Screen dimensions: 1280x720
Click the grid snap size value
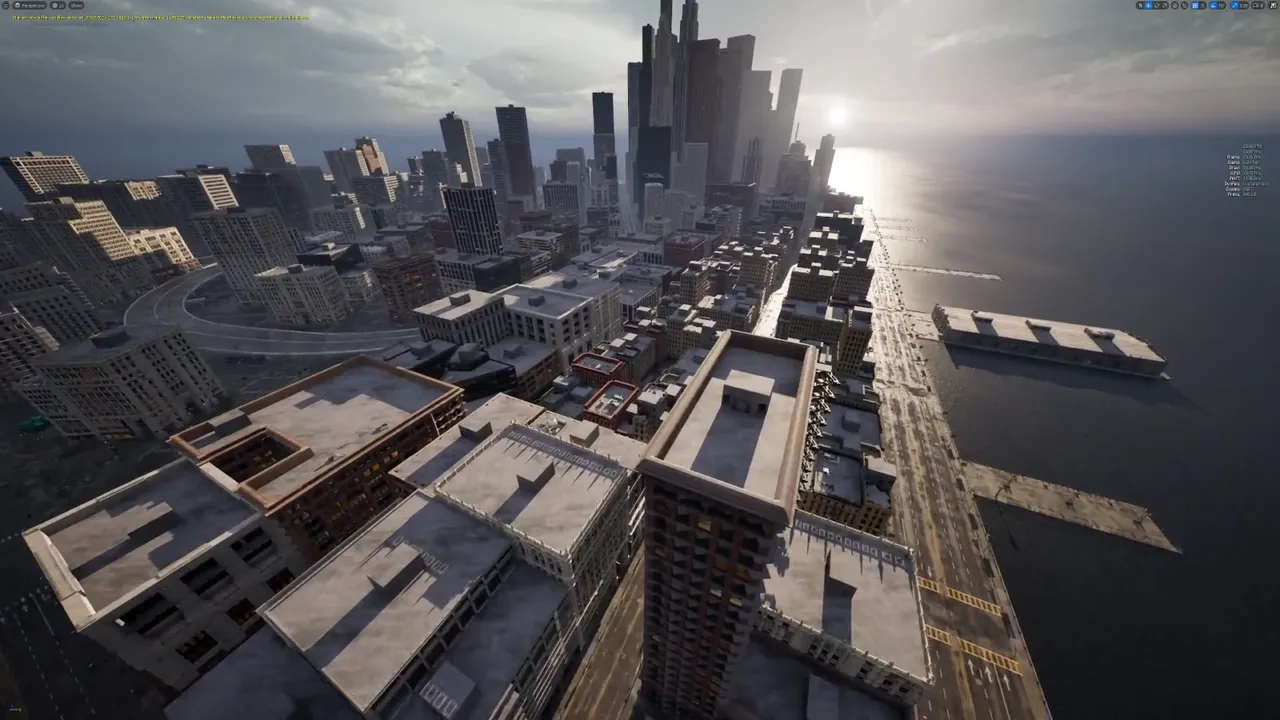click(1201, 5)
